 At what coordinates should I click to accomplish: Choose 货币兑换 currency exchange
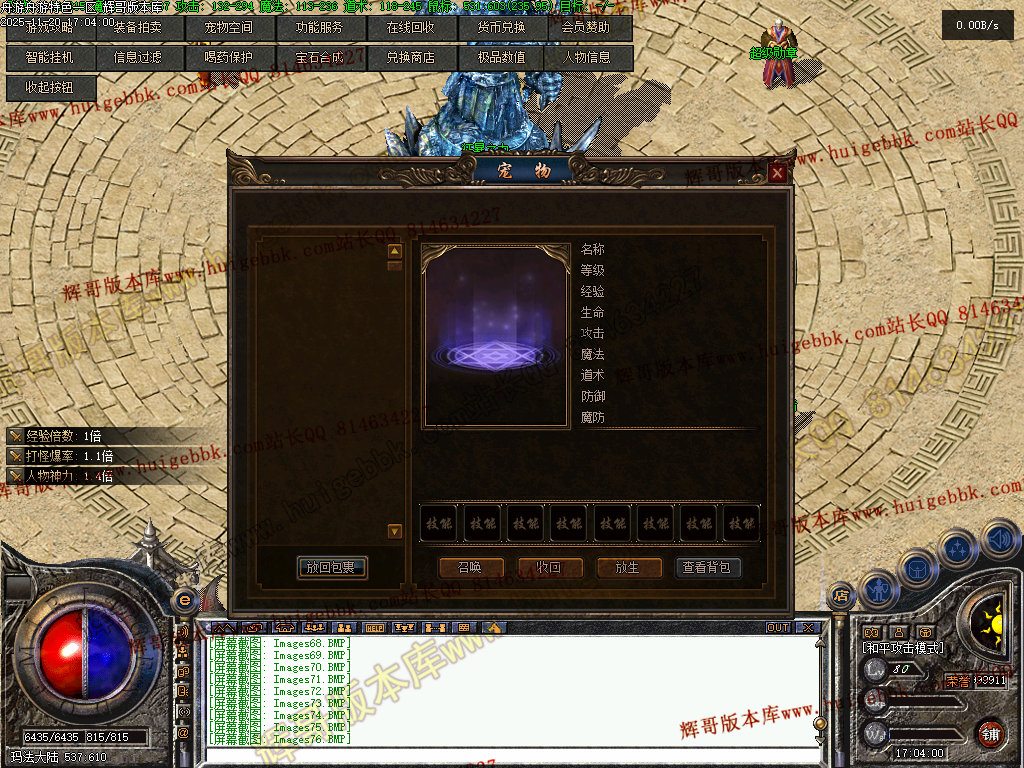[x=500, y=28]
